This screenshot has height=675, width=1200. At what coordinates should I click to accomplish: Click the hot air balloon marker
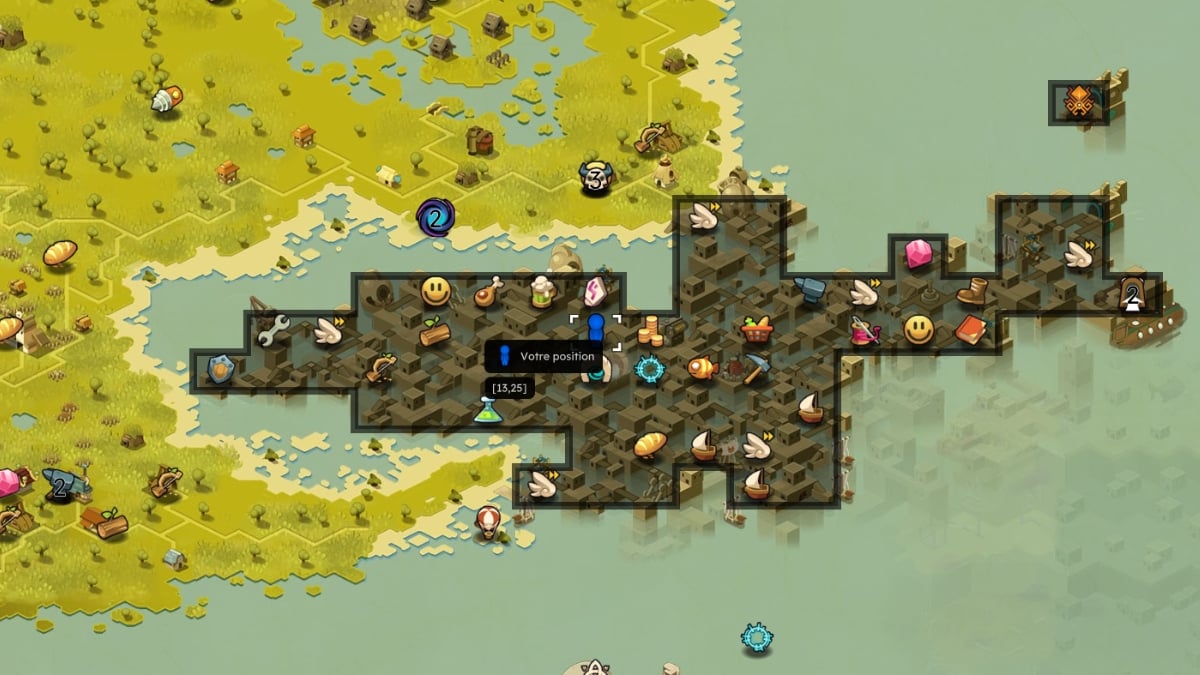[488, 521]
